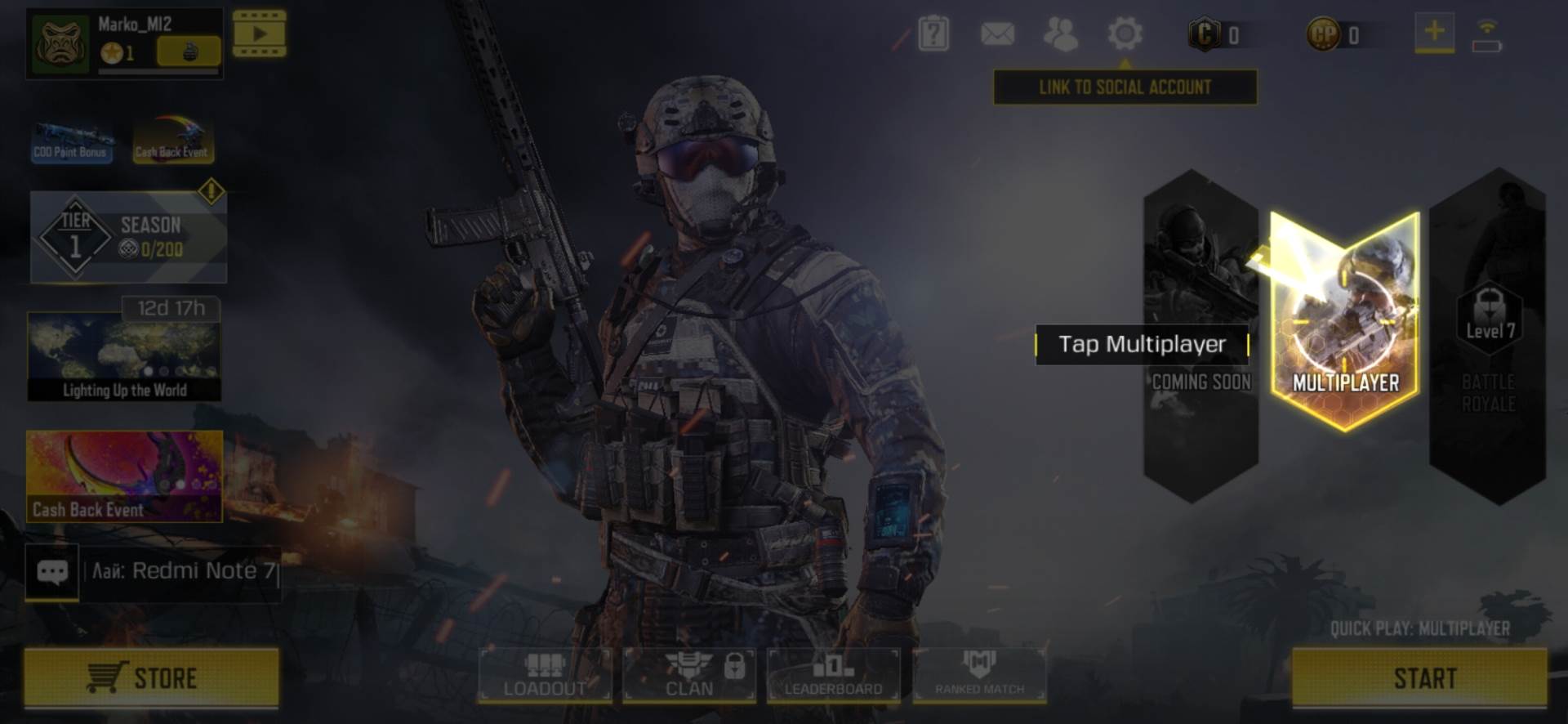Tap the Credits currency counter
The height and width of the screenshot is (724, 1568).
(1217, 34)
